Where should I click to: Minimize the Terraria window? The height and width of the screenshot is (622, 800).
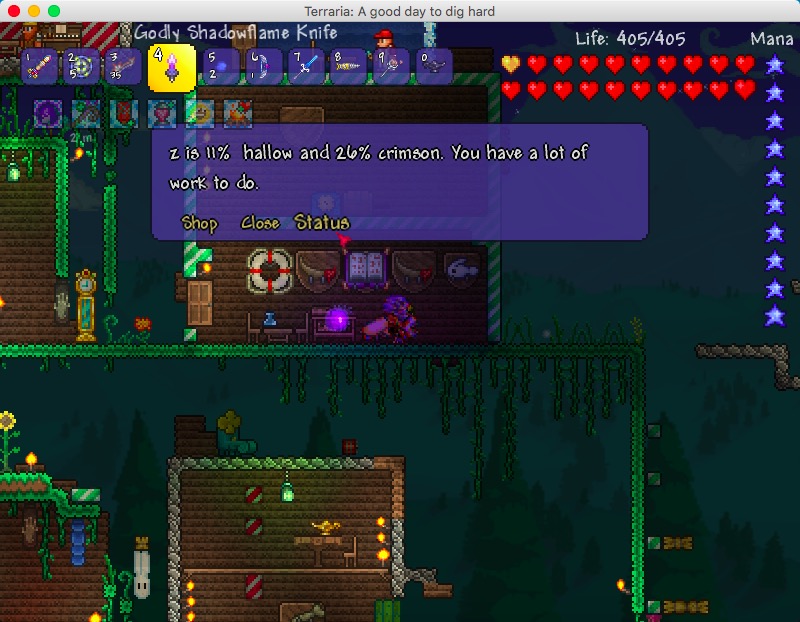click(34, 10)
